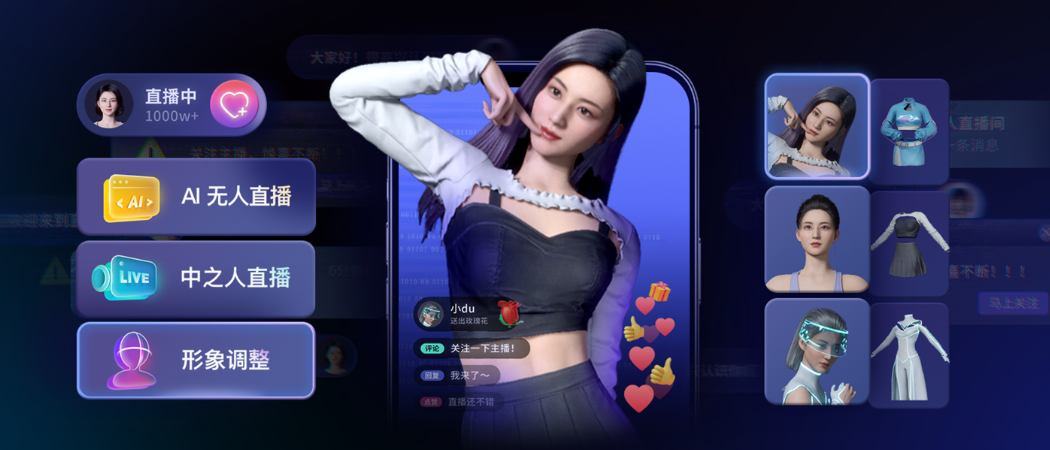Image resolution: width=1050 pixels, height=450 pixels.
Task: Pick the cyber visor avatar thumbnail
Action: pos(816,352)
